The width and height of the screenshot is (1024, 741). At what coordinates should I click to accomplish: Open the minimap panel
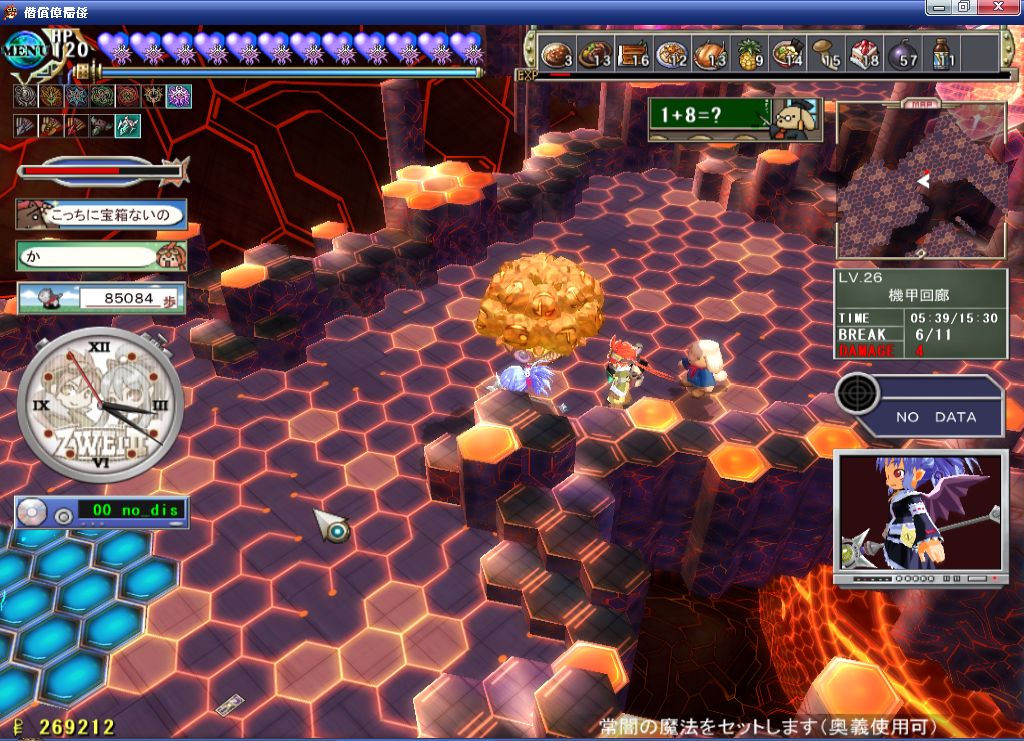click(921, 180)
